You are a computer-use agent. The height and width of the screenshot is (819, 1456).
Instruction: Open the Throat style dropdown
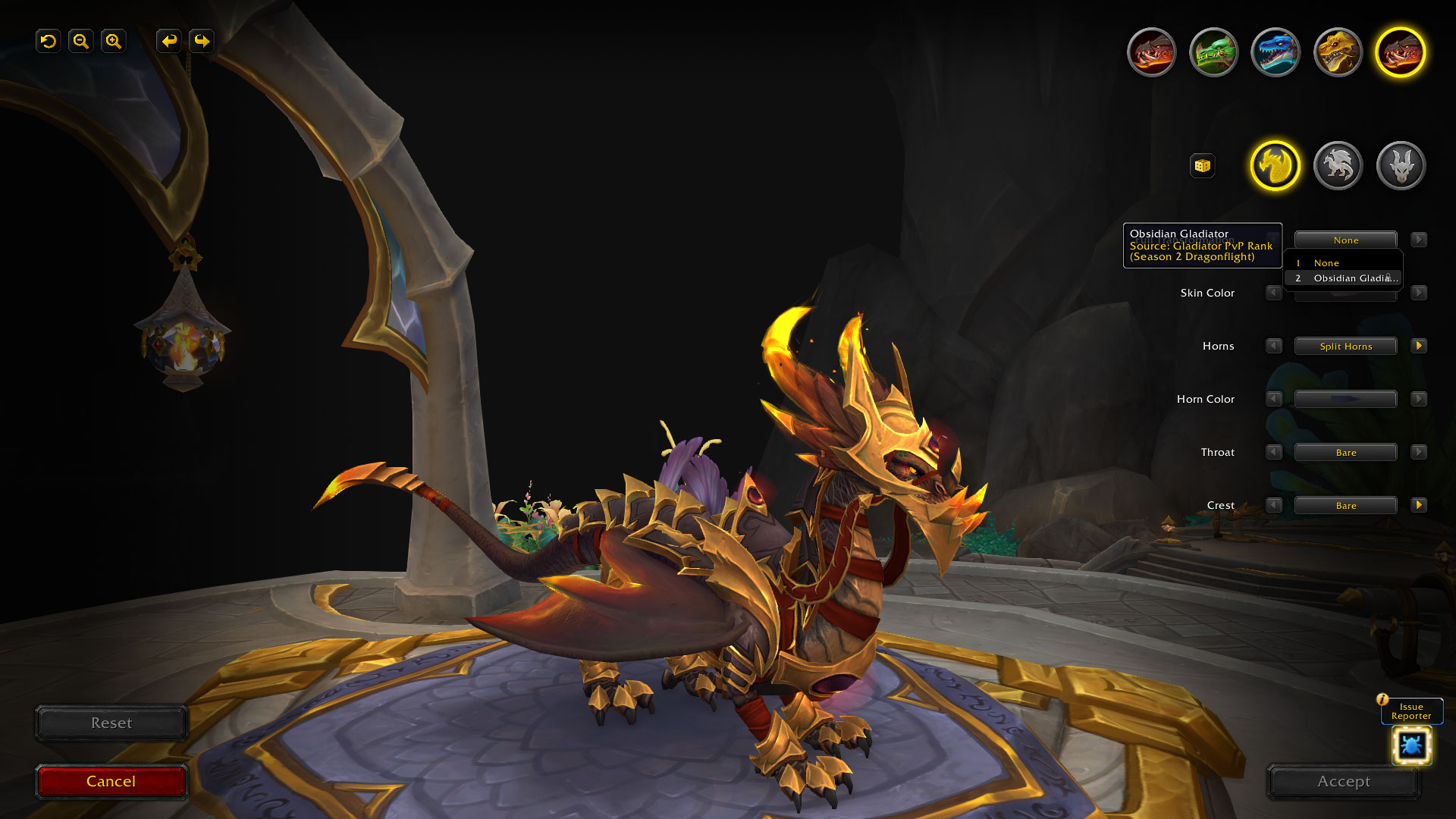pyautogui.click(x=1345, y=453)
